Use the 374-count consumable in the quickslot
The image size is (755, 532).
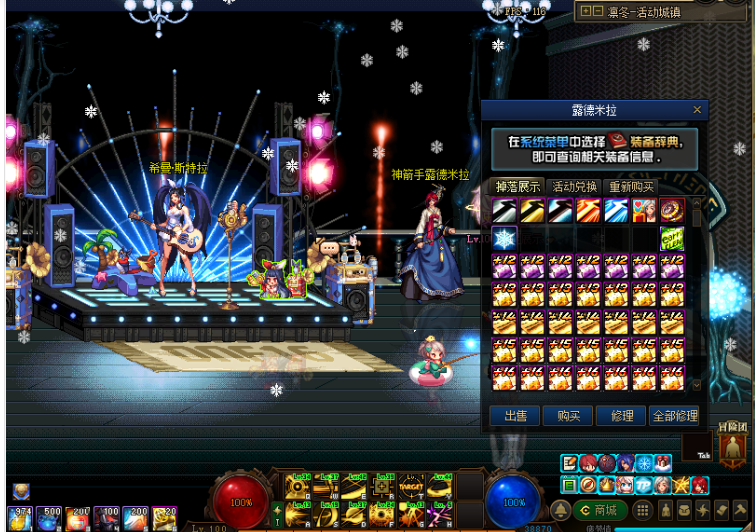19,518
